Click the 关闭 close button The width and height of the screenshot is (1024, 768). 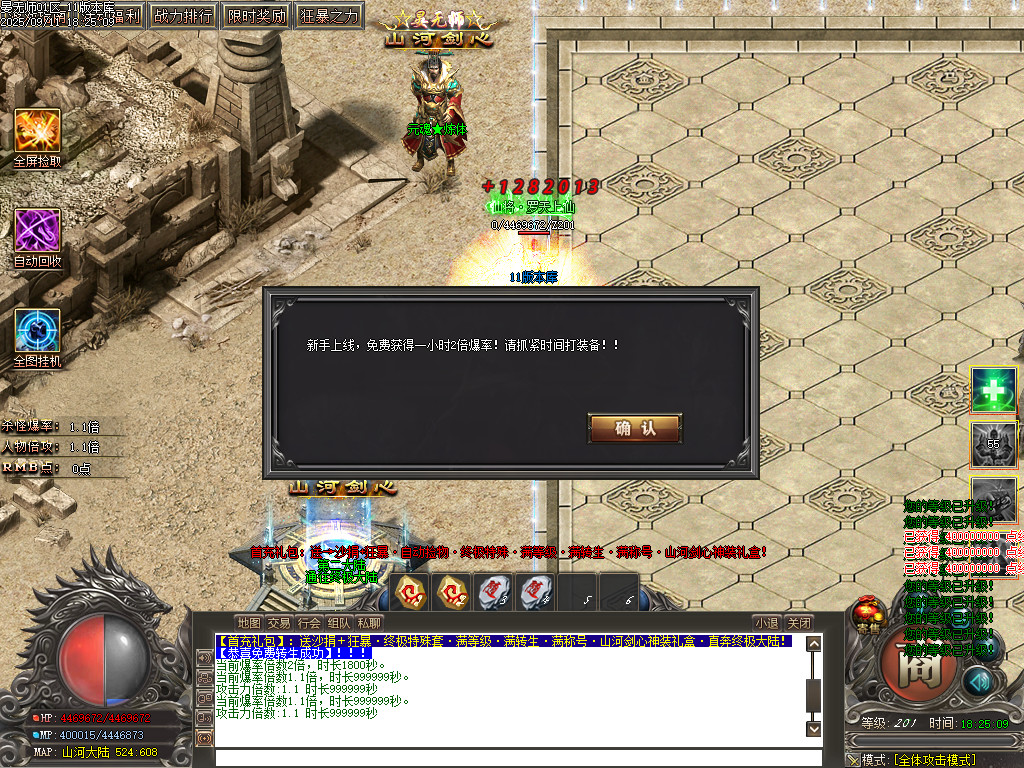797,622
